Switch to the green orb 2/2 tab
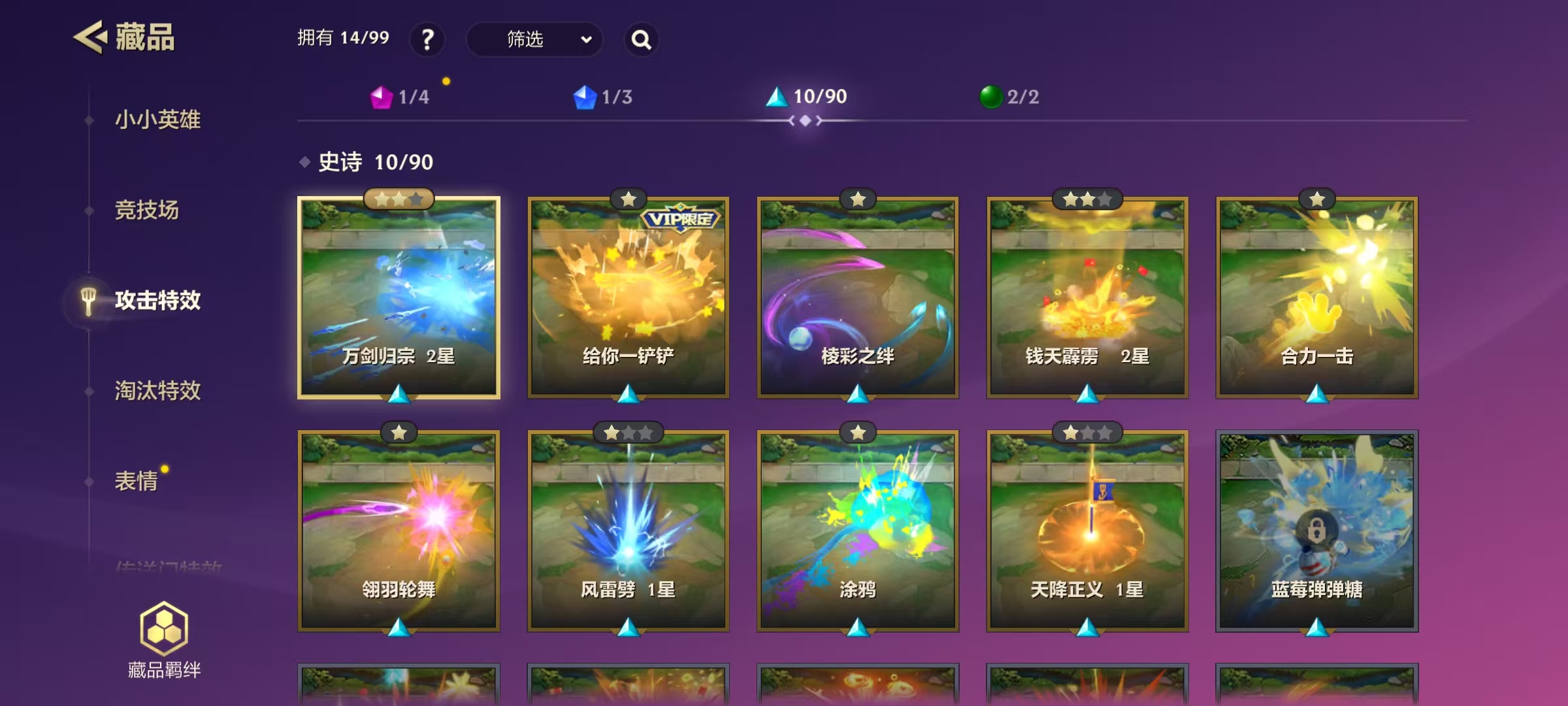Image resolution: width=1568 pixels, height=706 pixels. (1009, 97)
